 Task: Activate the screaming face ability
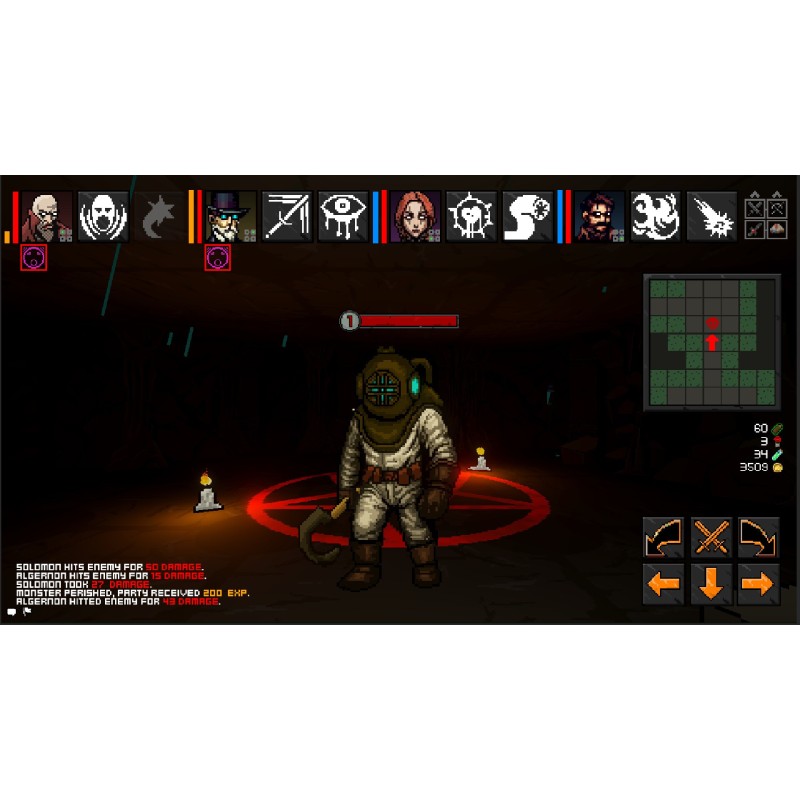point(103,217)
